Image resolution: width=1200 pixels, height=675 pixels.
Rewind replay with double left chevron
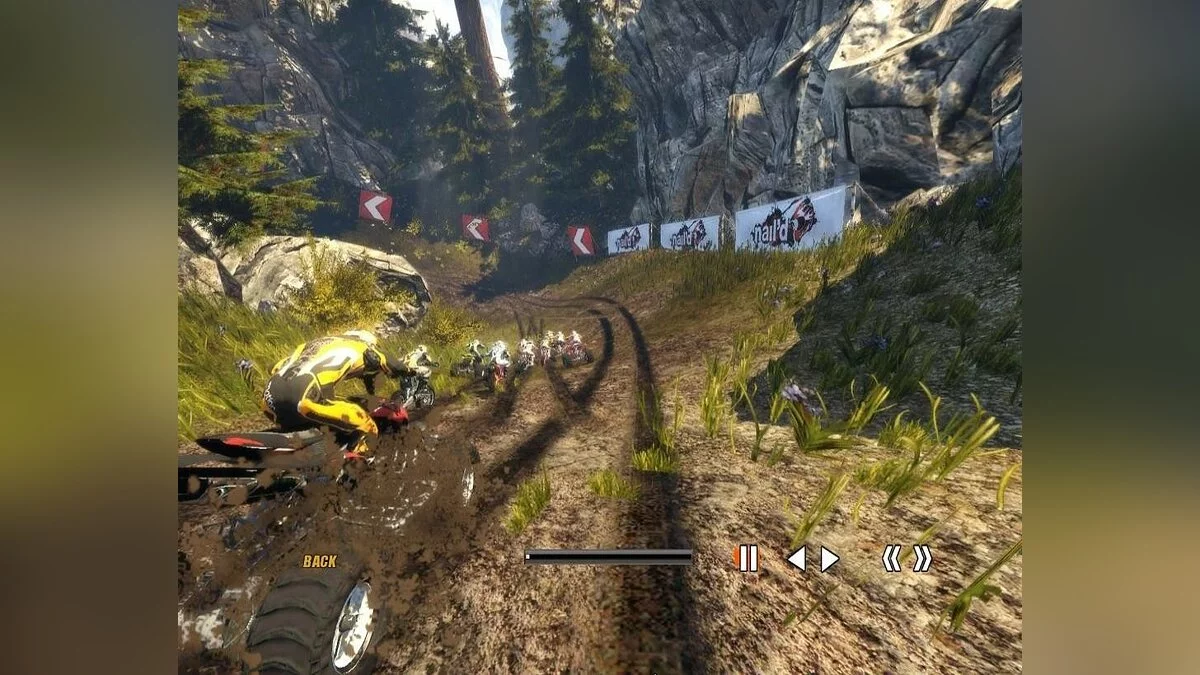click(891, 558)
